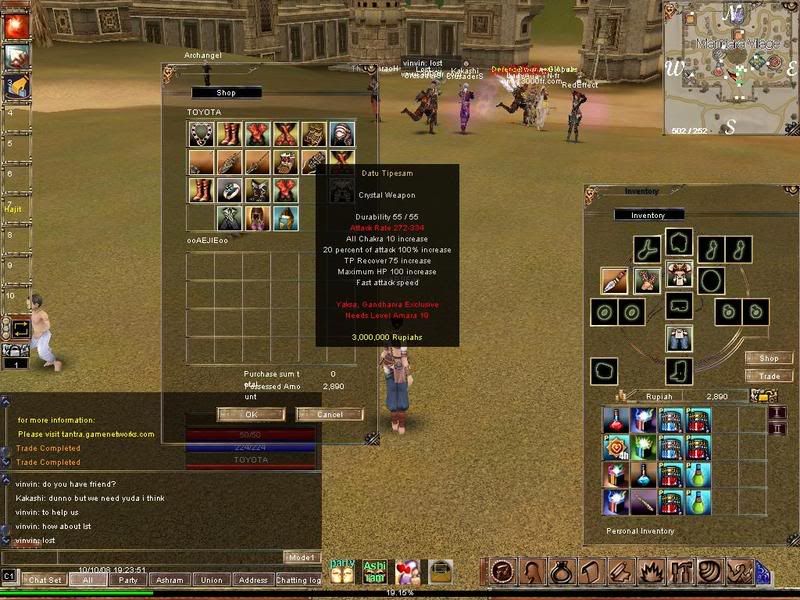Pick the ring item in the shop grid
This screenshot has width=800, height=600.
[x=230, y=190]
